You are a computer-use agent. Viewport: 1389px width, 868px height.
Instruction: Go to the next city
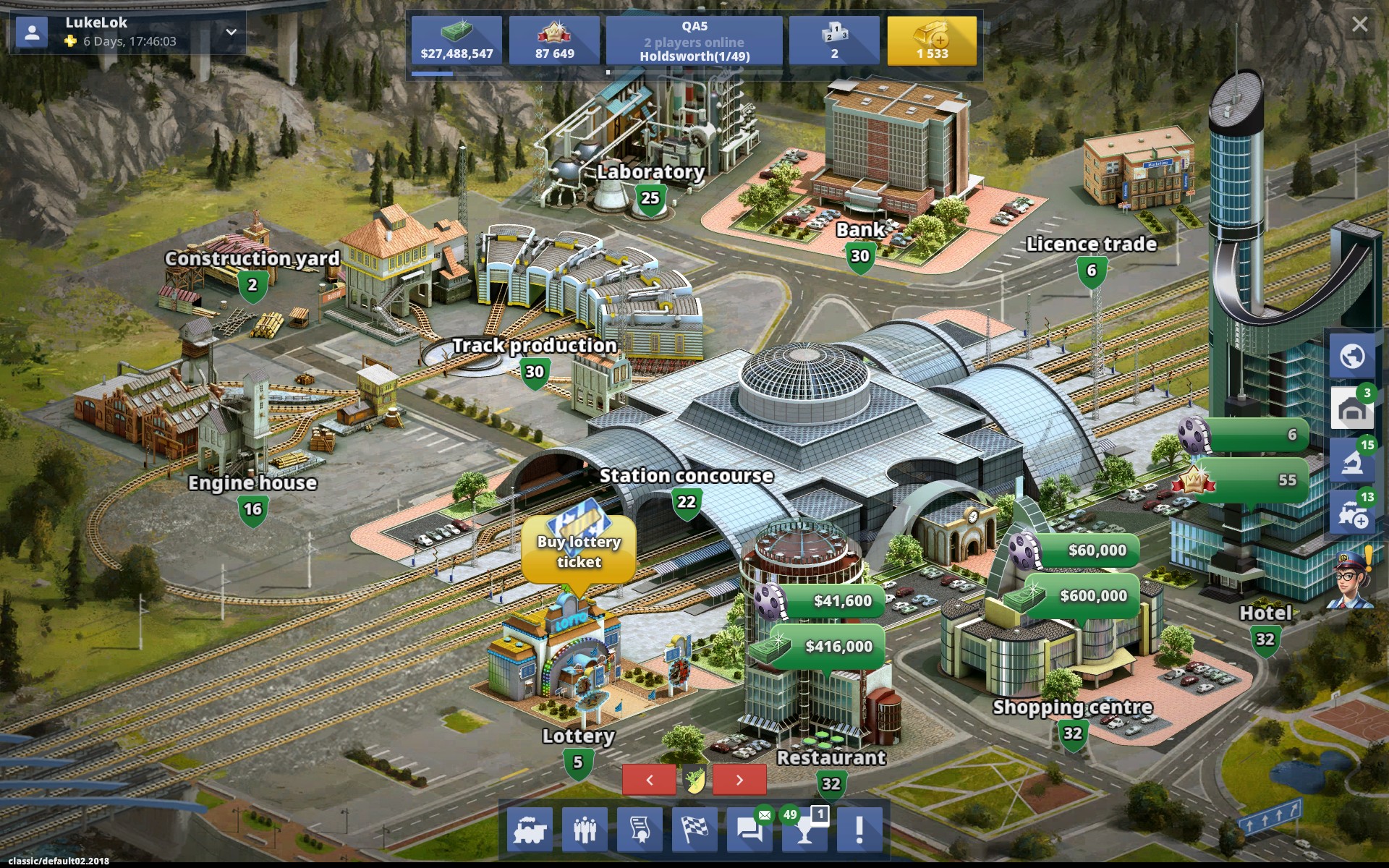[x=739, y=780]
